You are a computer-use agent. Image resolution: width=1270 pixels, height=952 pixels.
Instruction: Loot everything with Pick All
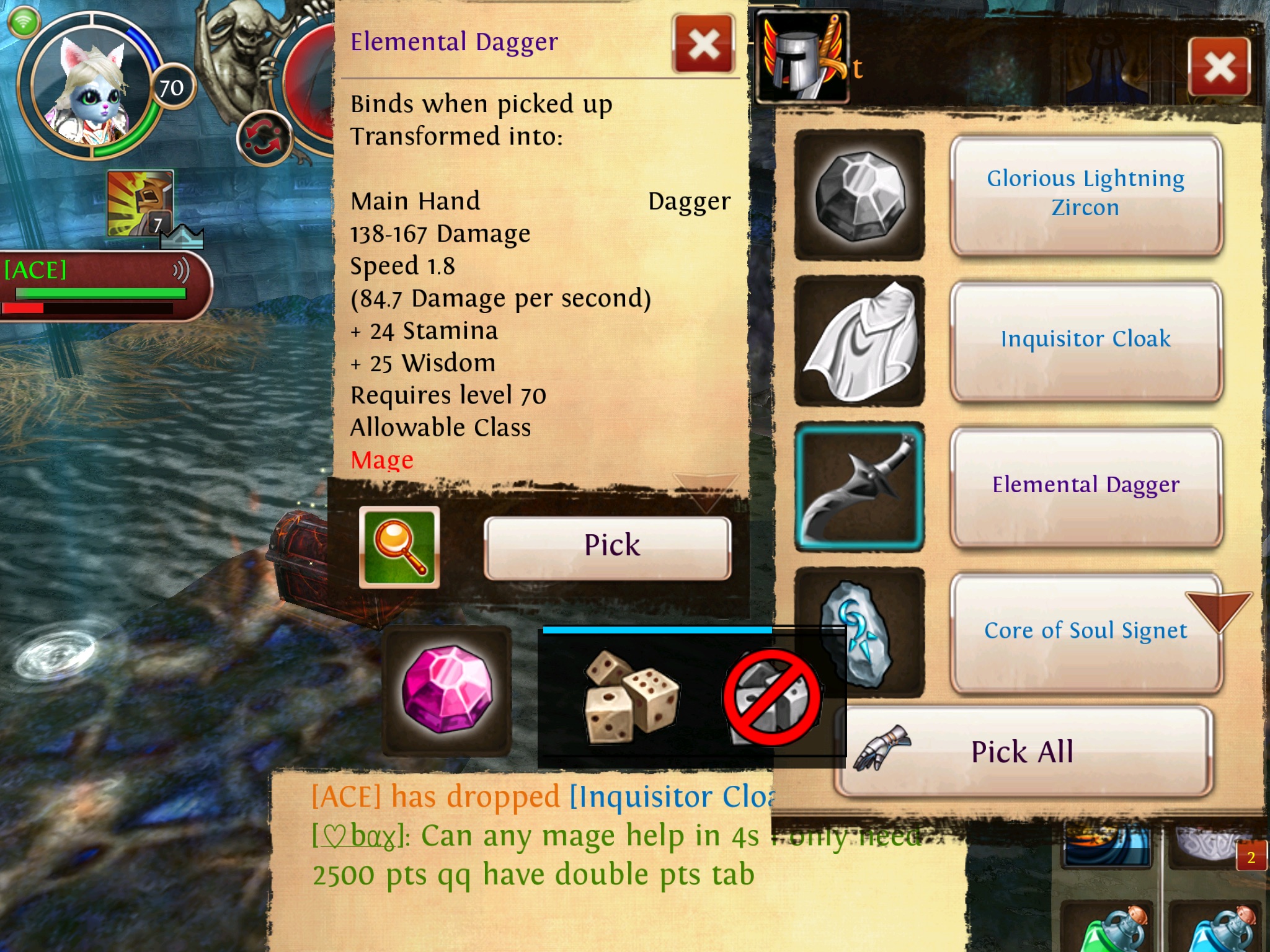click(1023, 752)
